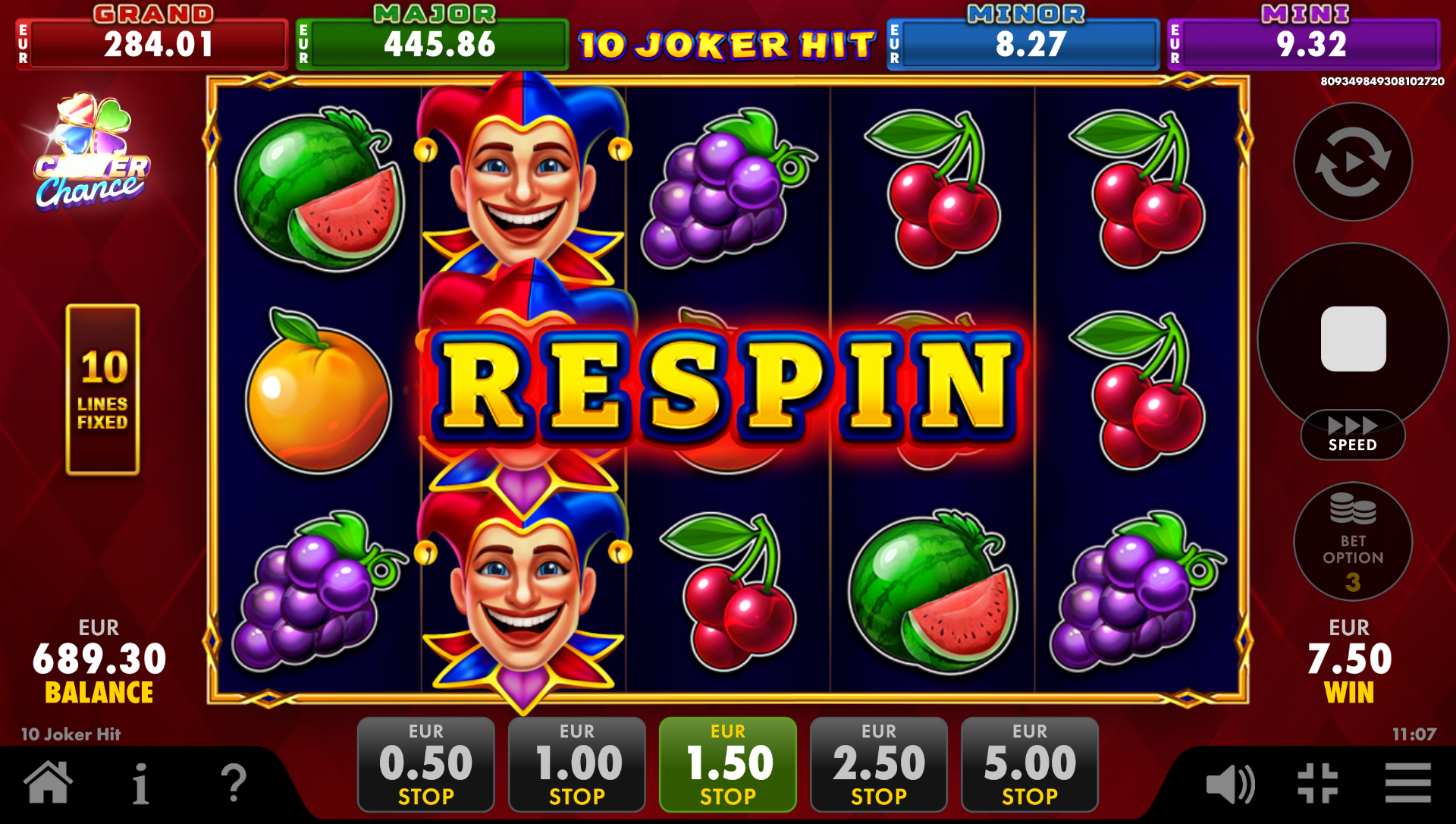
Task: Stop with EUR 1.50 bet selected
Action: coord(727,763)
